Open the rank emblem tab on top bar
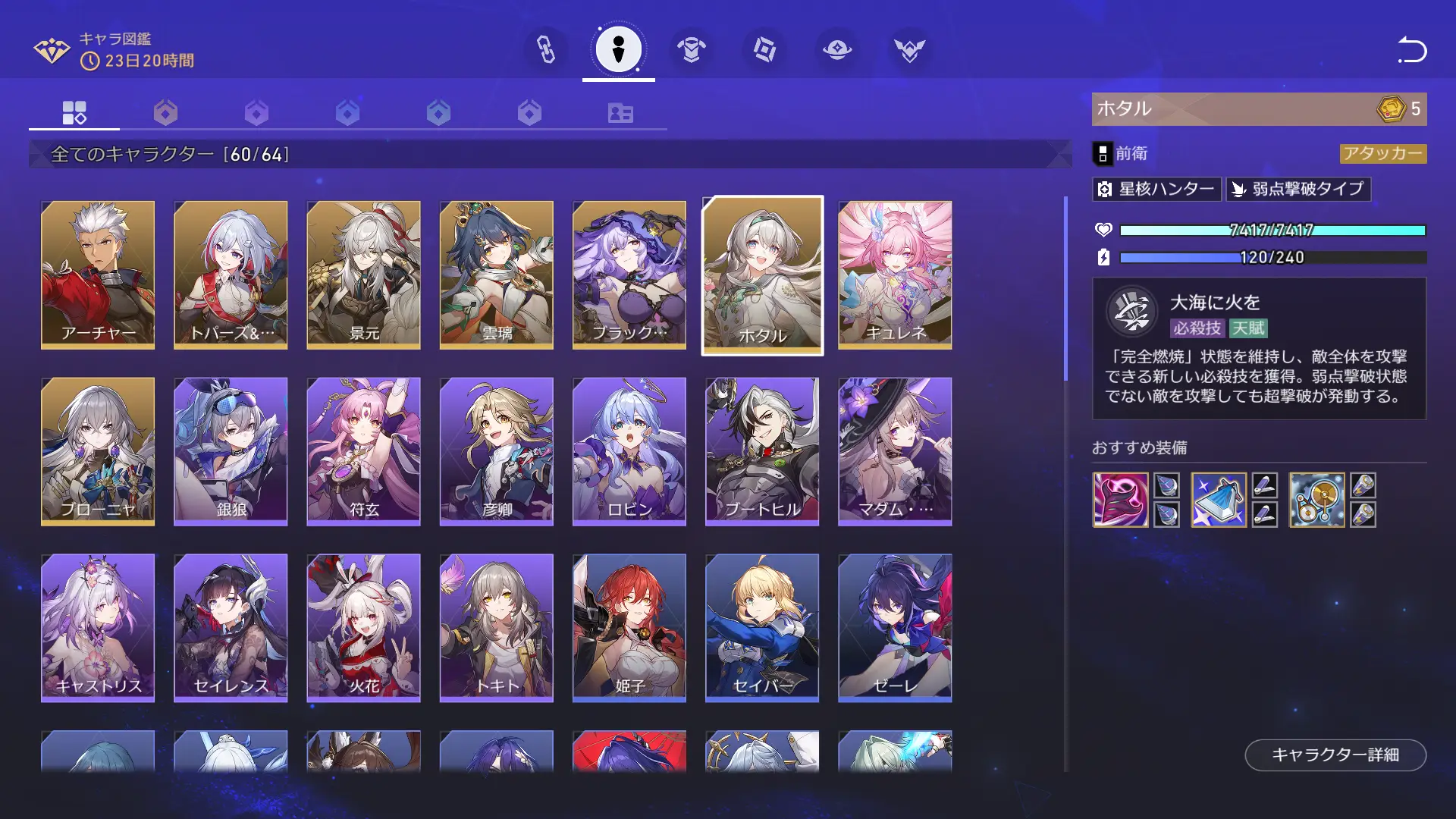The height and width of the screenshot is (819, 1456). (x=909, y=49)
